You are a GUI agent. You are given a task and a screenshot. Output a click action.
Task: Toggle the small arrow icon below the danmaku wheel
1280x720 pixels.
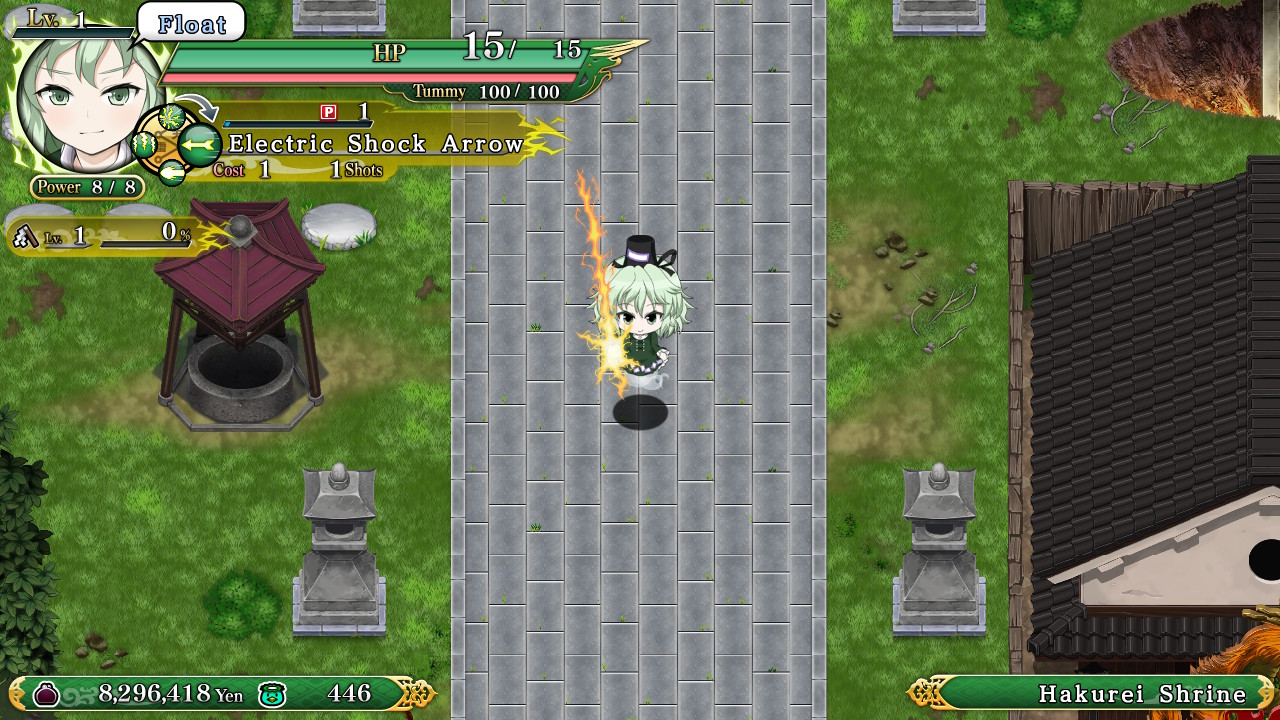(x=171, y=170)
